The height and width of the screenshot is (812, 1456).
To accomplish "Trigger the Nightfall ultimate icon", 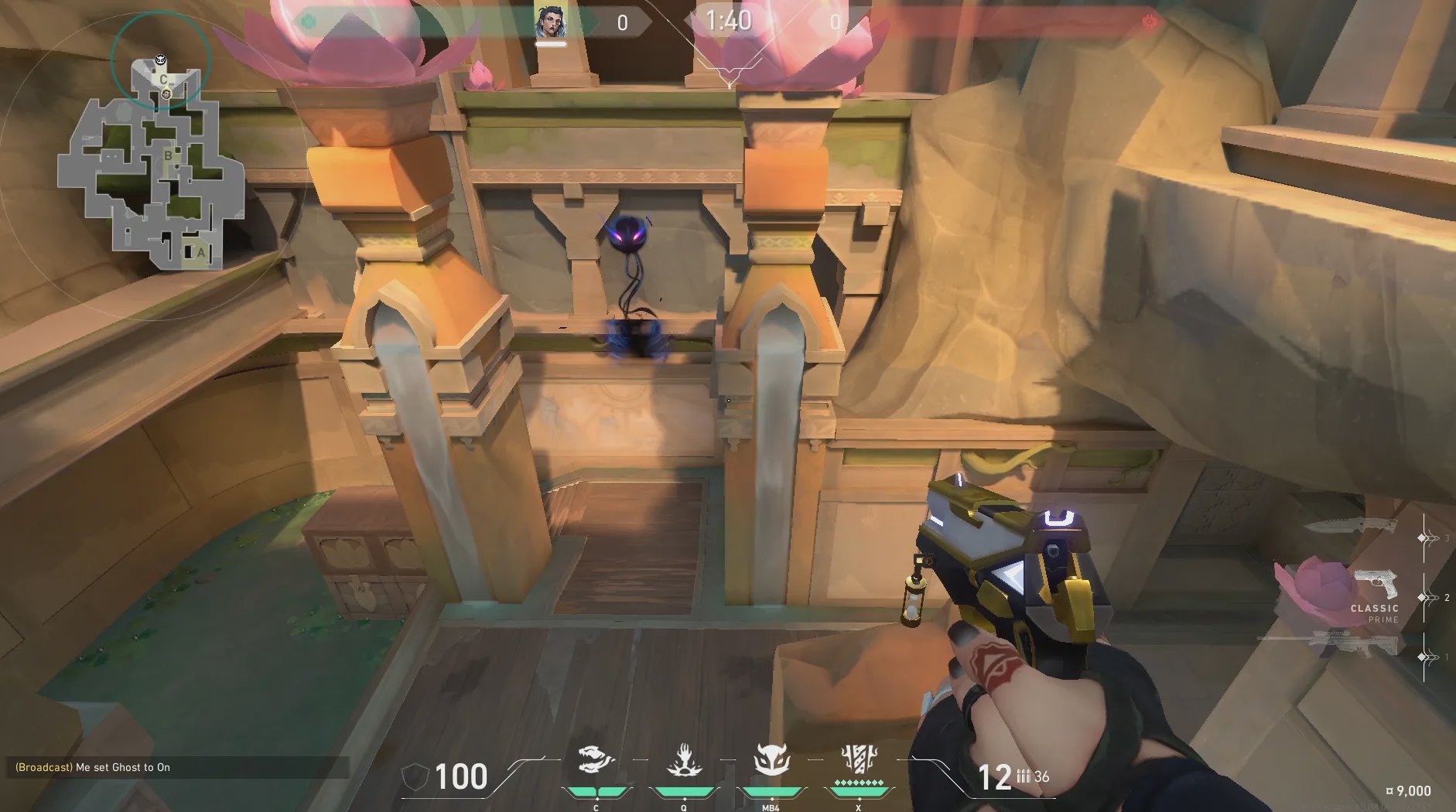I will click(859, 761).
